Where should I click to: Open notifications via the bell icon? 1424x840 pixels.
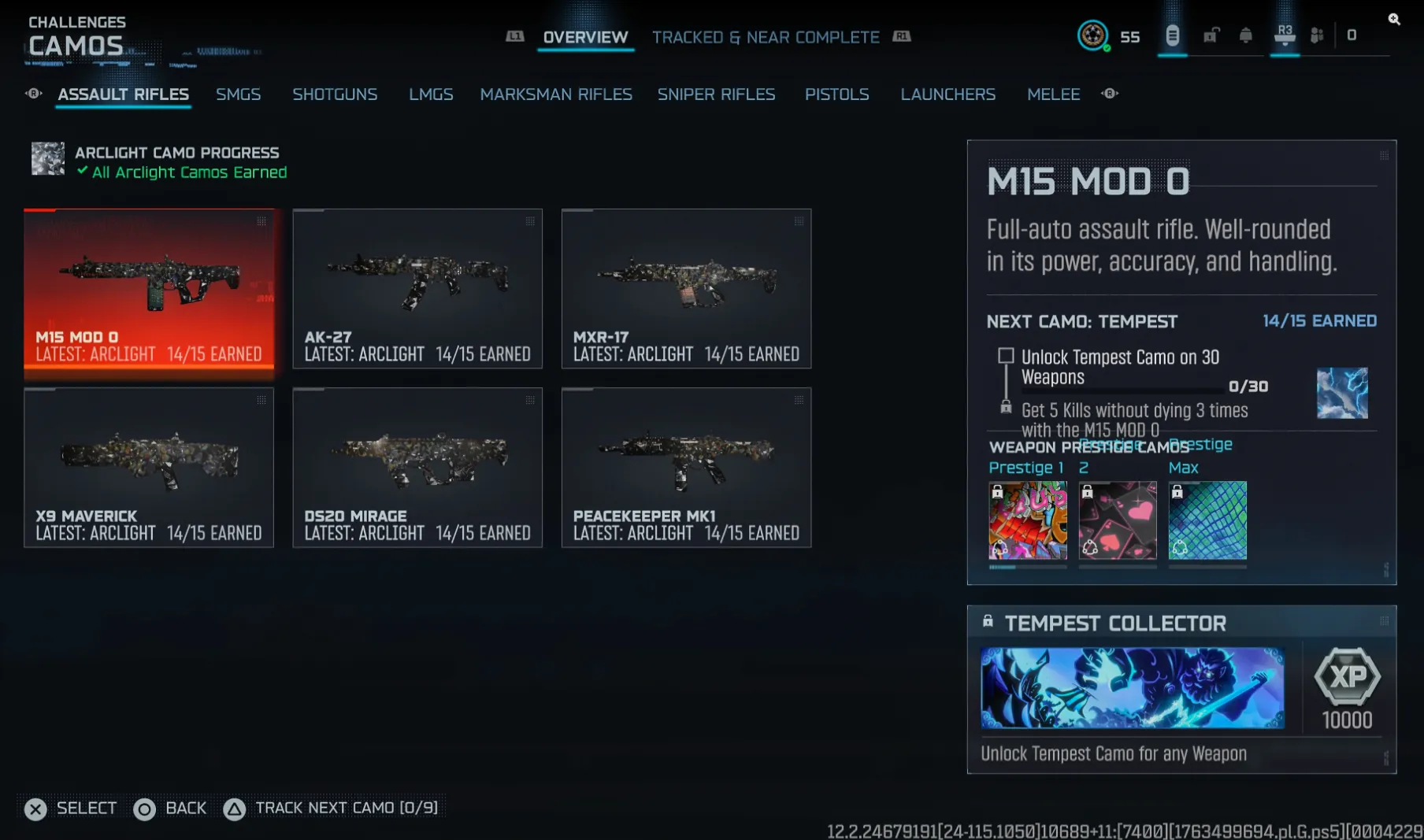1247,35
